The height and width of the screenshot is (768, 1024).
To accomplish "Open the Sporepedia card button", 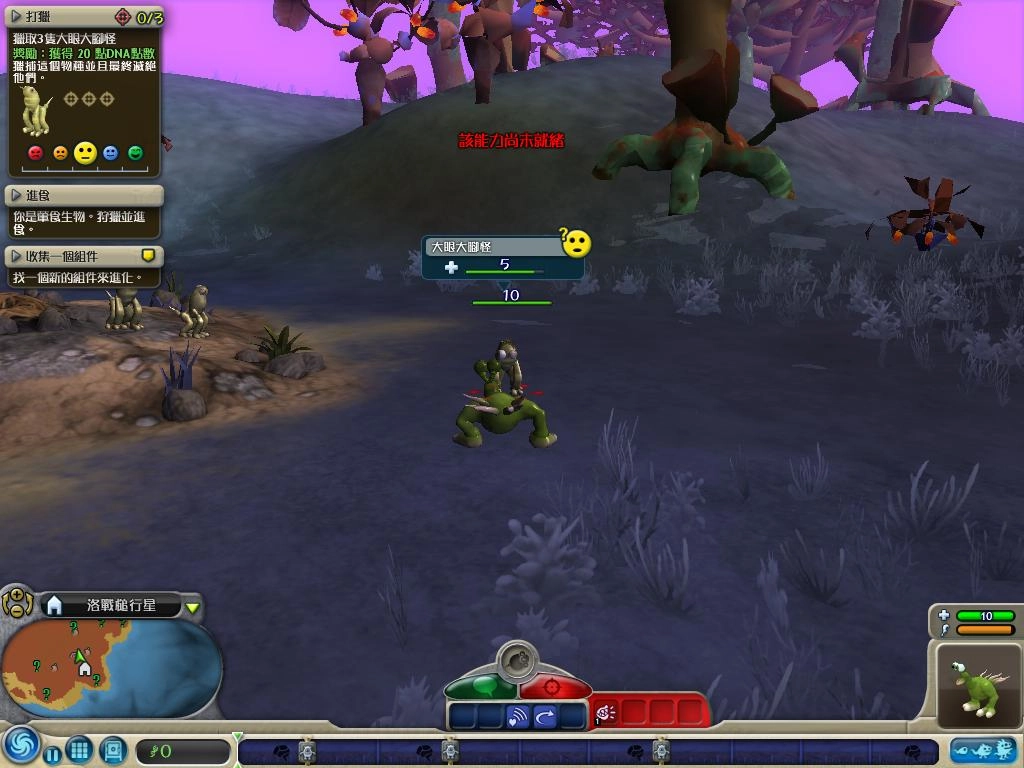I will click(x=112, y=749).
